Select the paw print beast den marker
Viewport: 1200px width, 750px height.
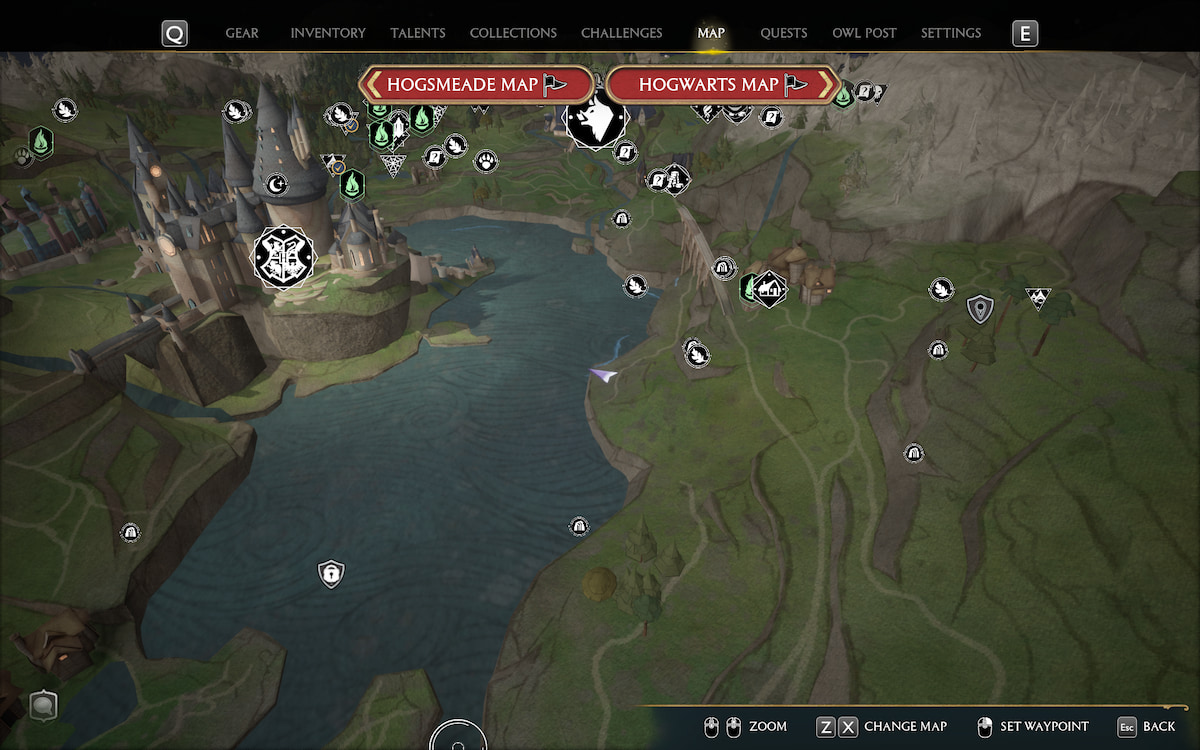[x=486, y=160]
